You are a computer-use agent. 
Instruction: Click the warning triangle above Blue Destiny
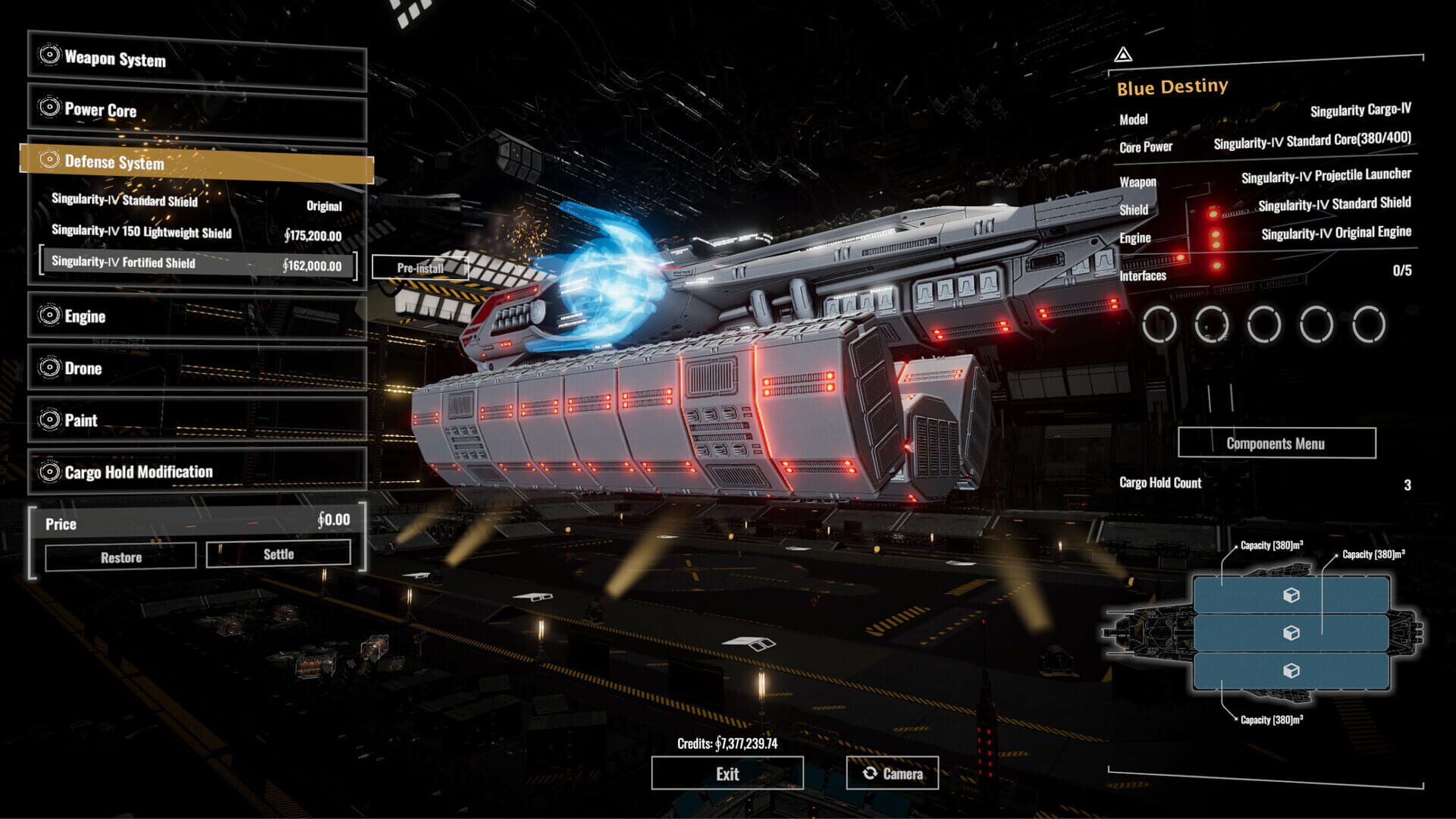1123,55
